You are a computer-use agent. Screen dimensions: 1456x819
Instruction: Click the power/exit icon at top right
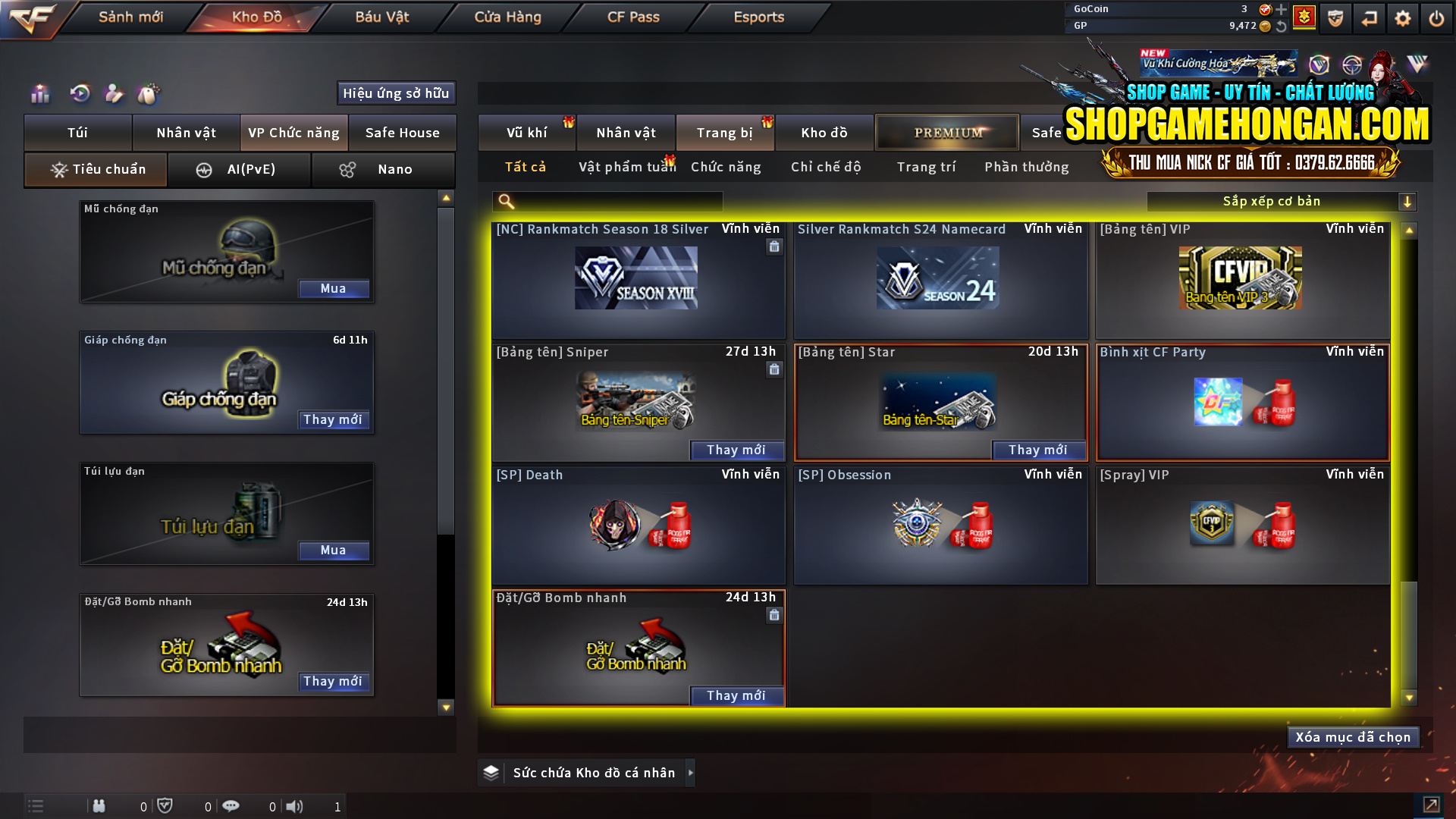click(x=1436, y=17)
